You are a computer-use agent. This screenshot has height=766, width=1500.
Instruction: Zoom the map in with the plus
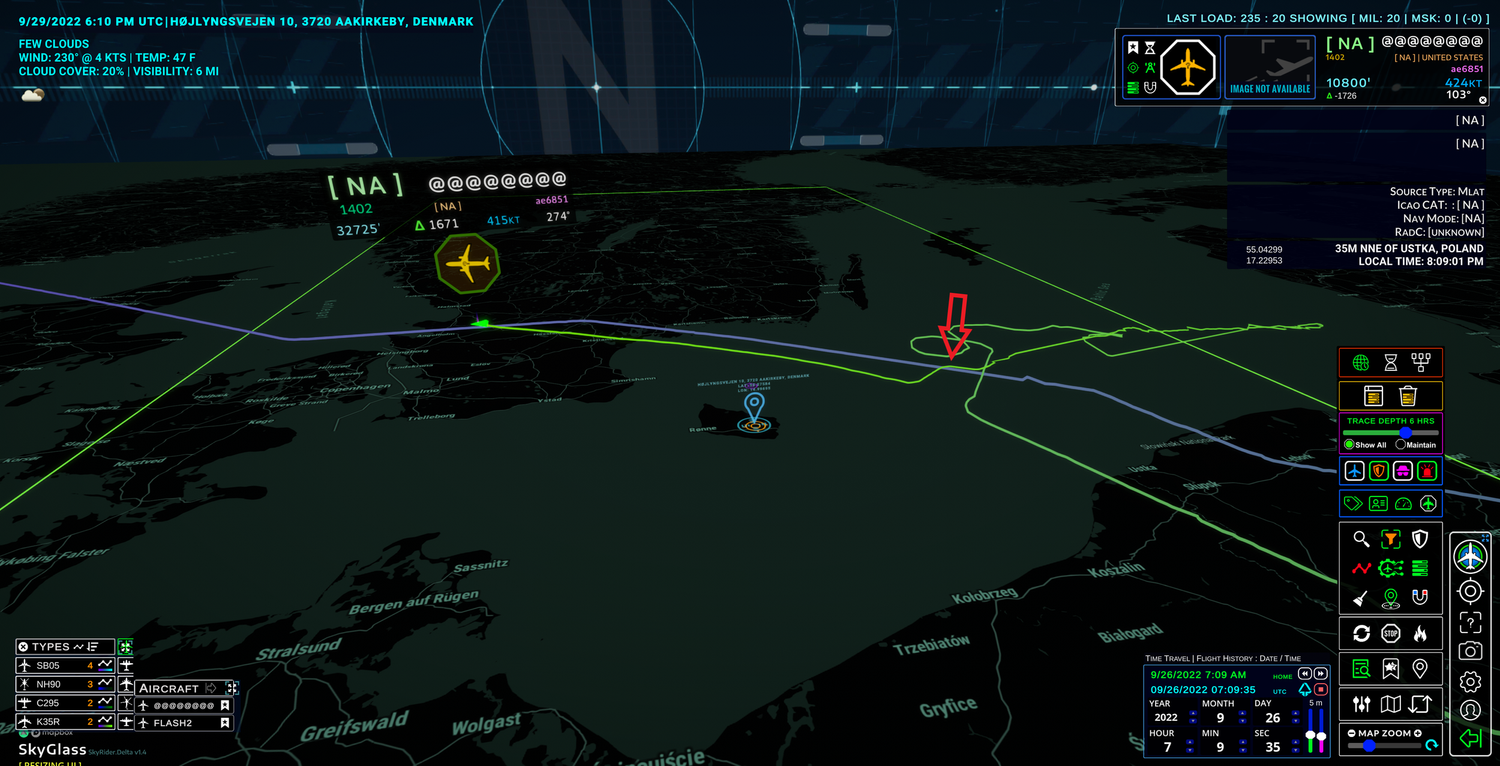(x=1418, y=733)
